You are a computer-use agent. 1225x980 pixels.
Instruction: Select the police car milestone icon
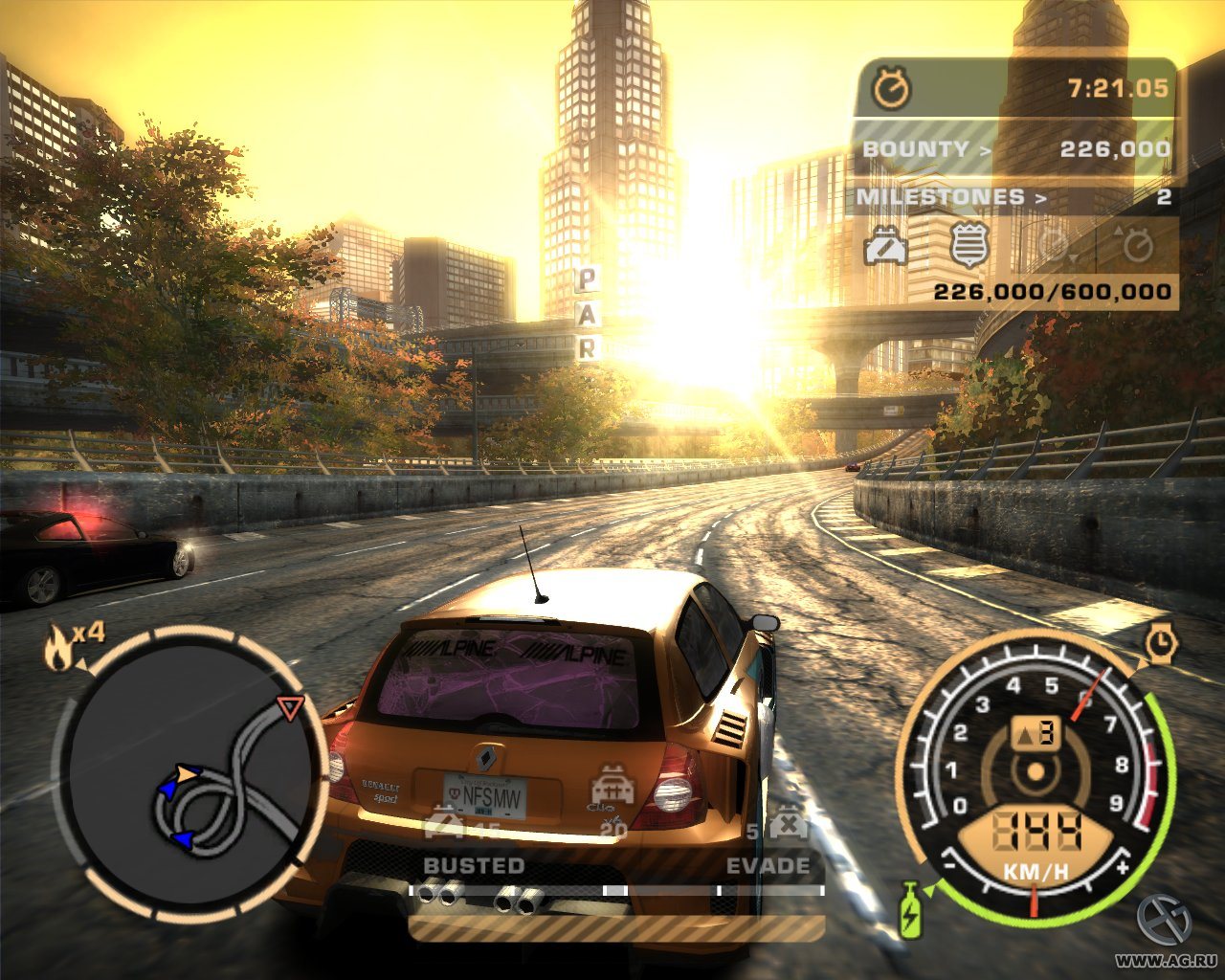point(886,247)
